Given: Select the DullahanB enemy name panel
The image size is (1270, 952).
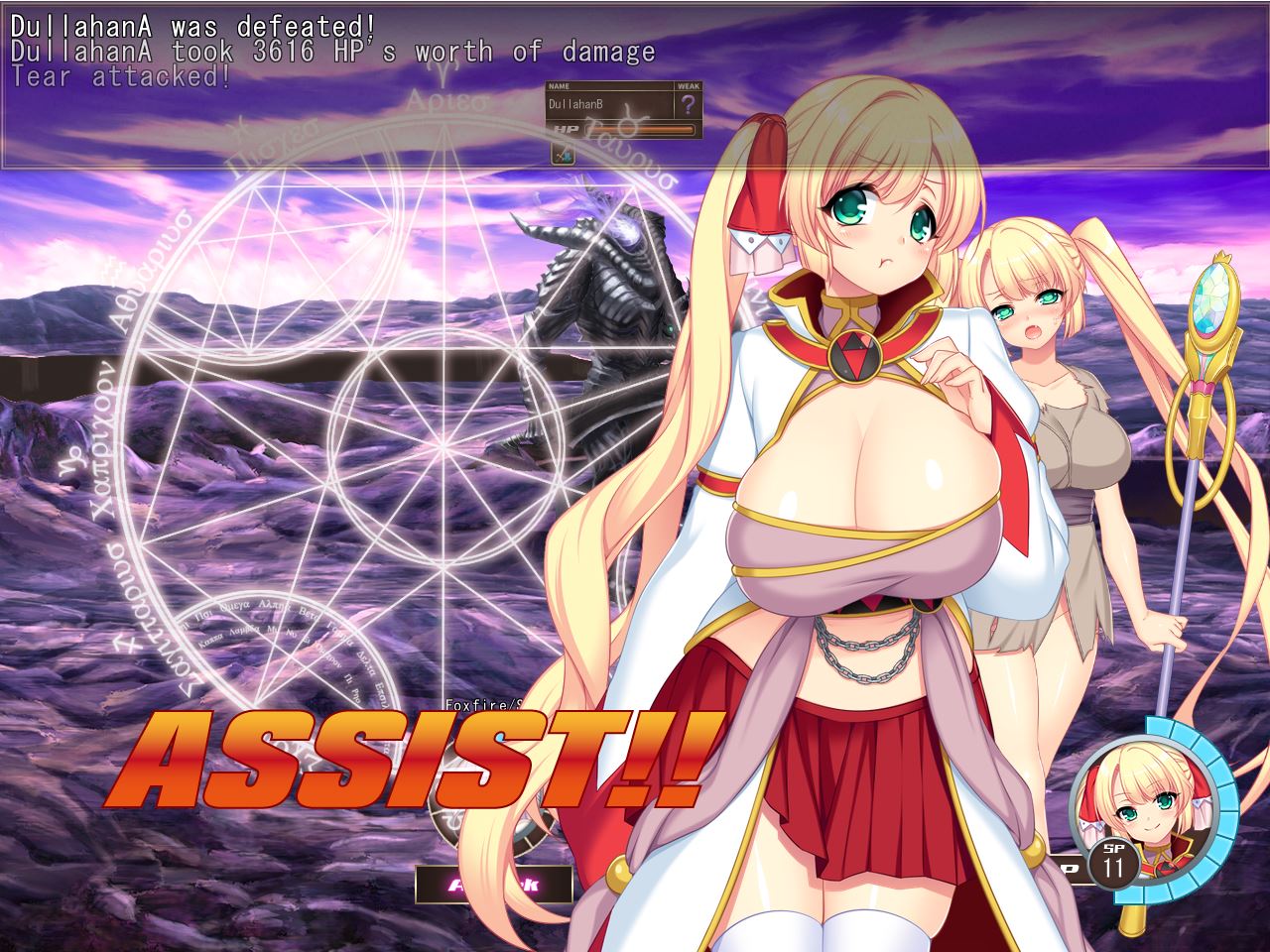Looking at the screenshot, I should tap(609, 104).
